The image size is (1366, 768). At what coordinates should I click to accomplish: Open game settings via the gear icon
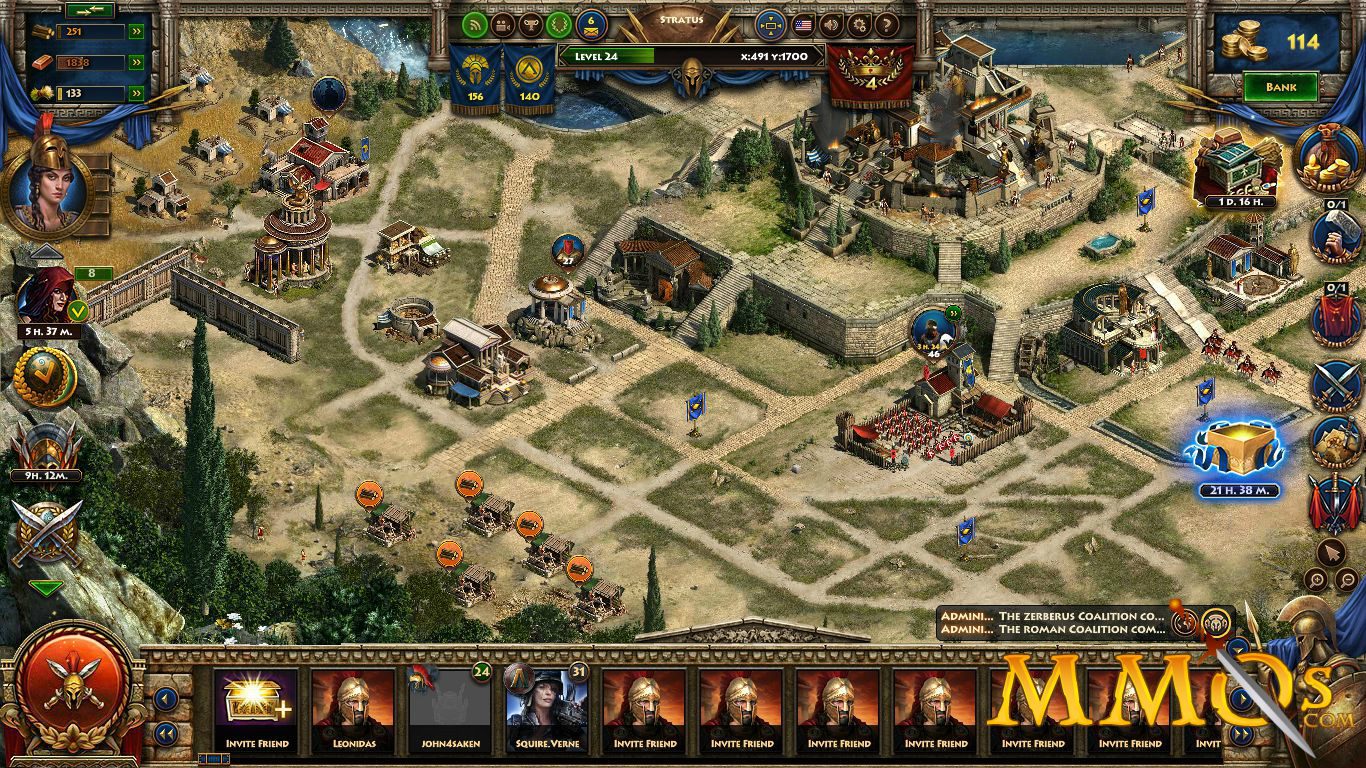[860, 26]
